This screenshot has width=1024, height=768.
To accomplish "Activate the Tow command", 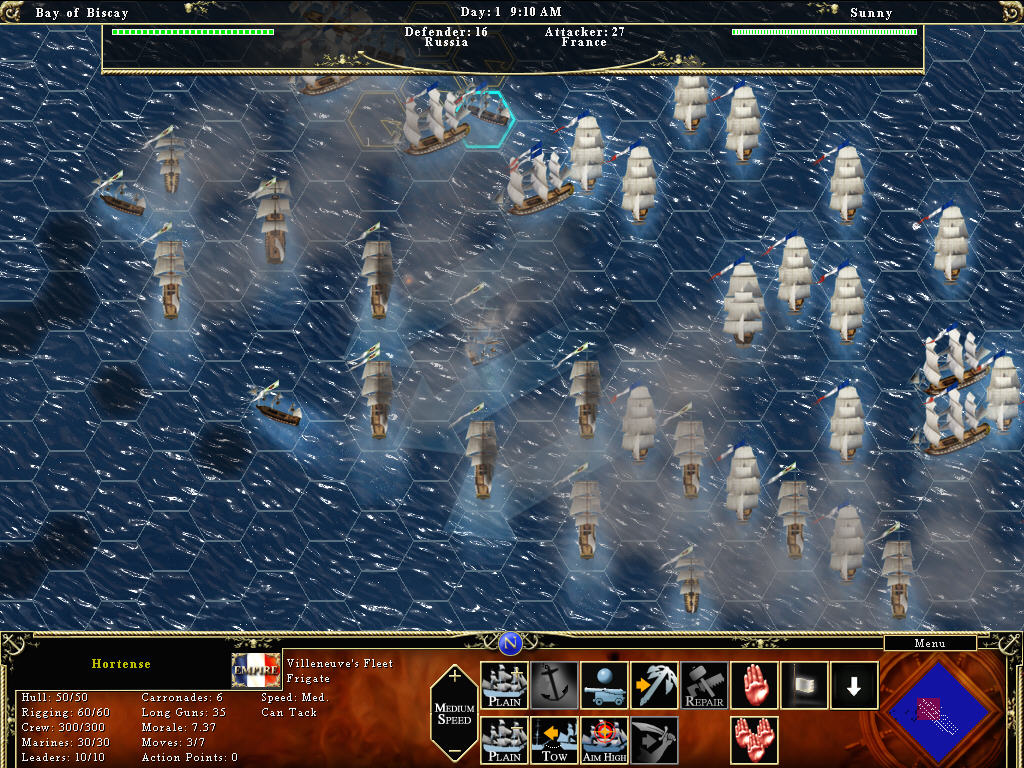I will pyautogui.click(x=554, y=741).
